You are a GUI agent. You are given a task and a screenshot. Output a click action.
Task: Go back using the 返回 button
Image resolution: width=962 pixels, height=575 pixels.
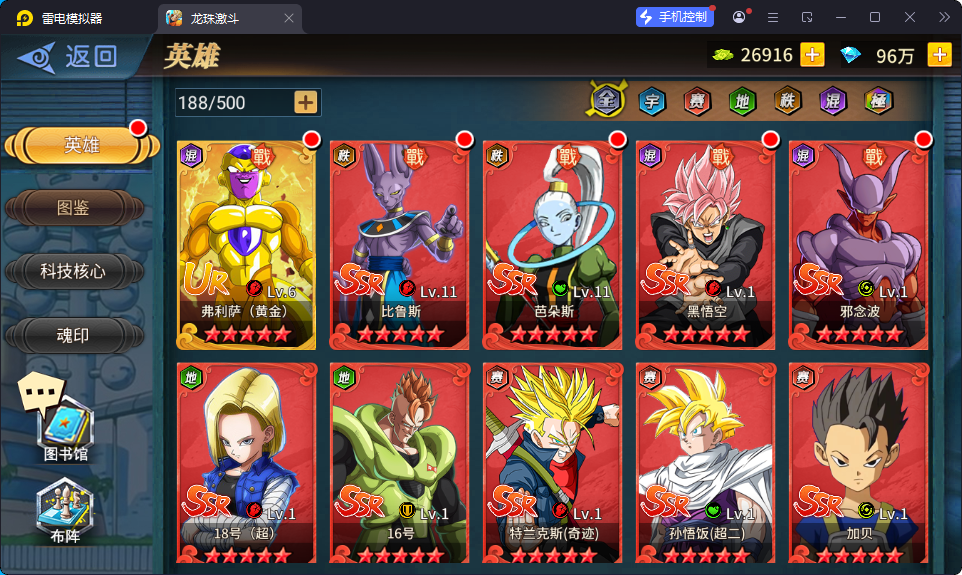click(x=68, y=57)
